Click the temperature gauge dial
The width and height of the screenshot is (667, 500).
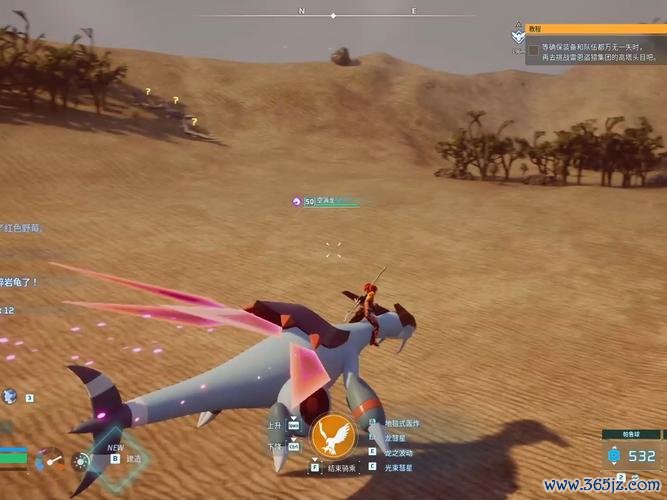[49, 461]
